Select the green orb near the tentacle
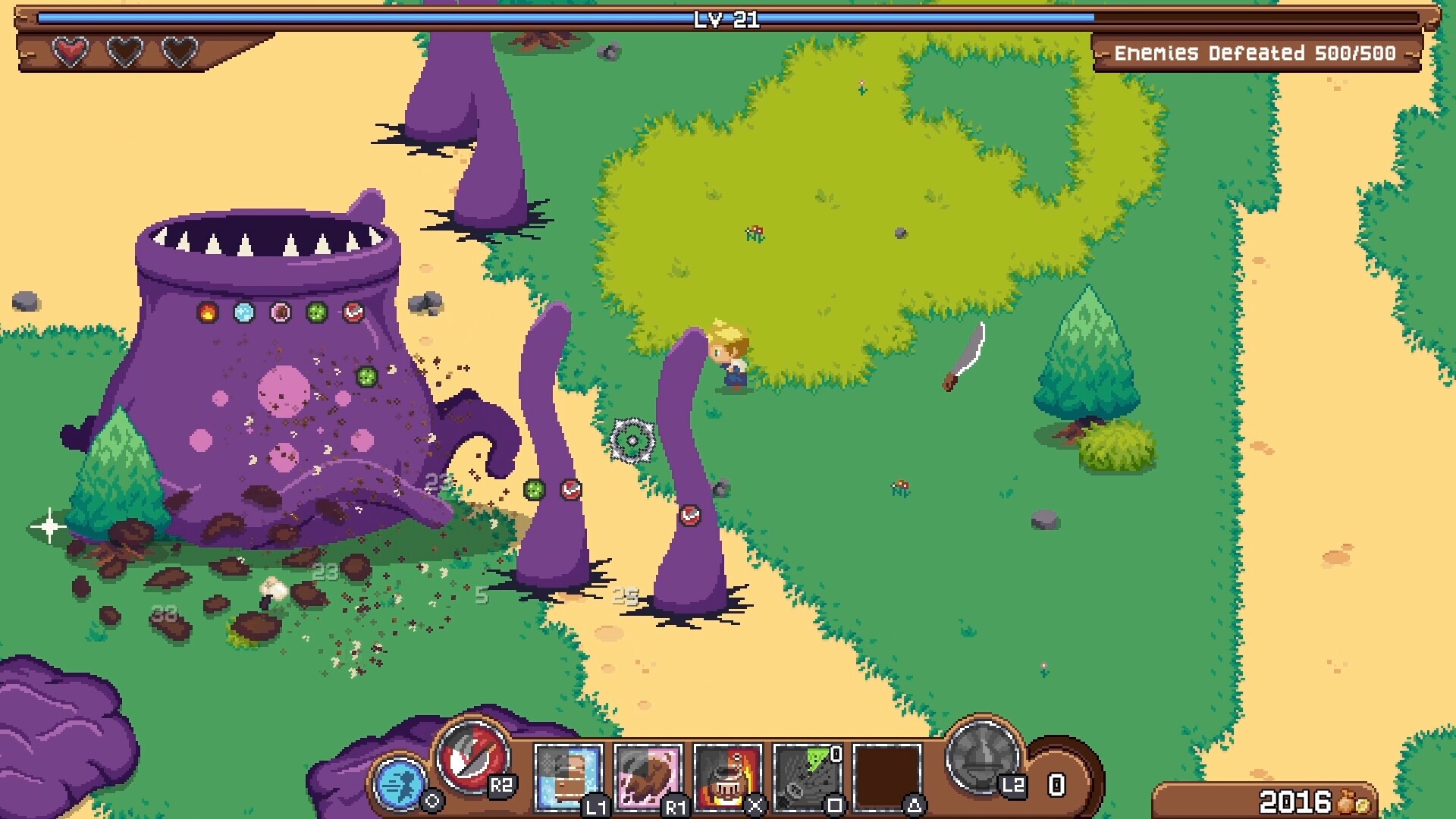The width and height of the screenshot is (1456, 819). [536, 488]
